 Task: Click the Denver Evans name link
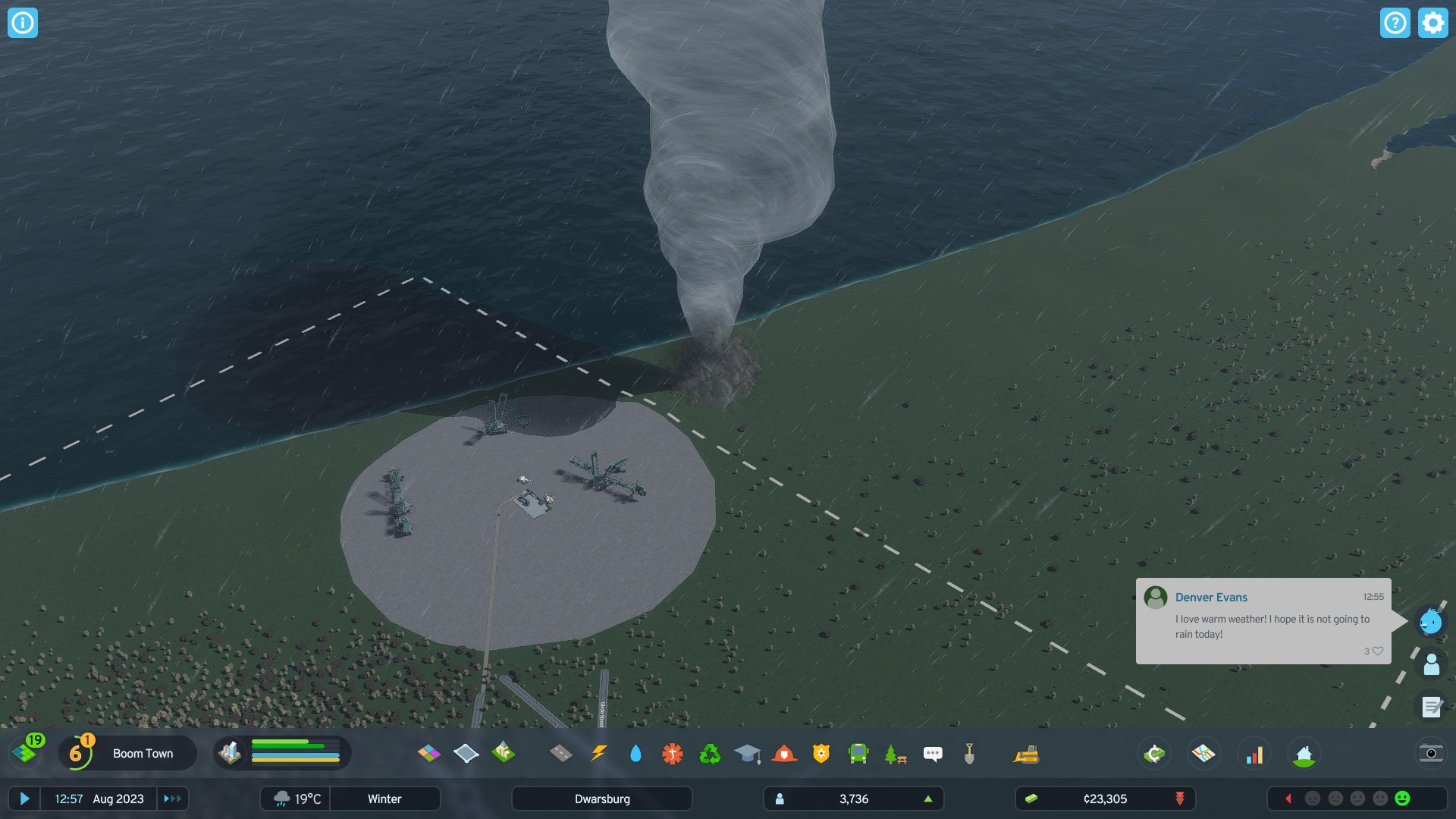[1211, 598]
